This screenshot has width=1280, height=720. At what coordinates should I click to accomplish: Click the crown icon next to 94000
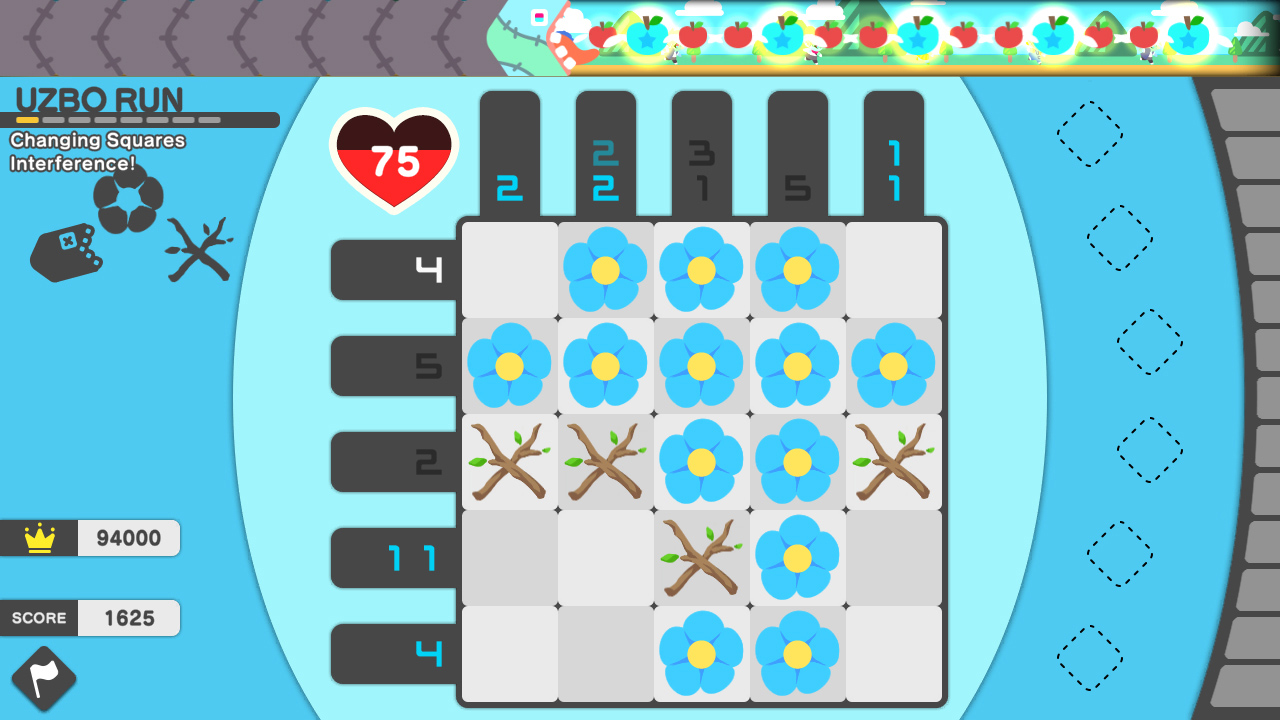(38, 538)
